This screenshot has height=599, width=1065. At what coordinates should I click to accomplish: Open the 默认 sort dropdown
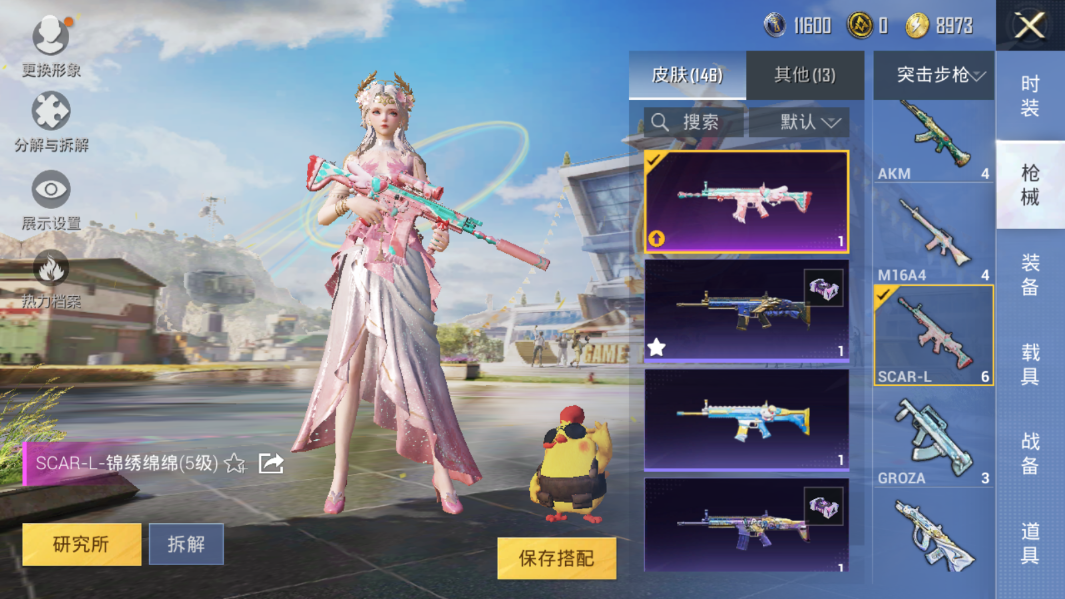[x=798, y=122]
